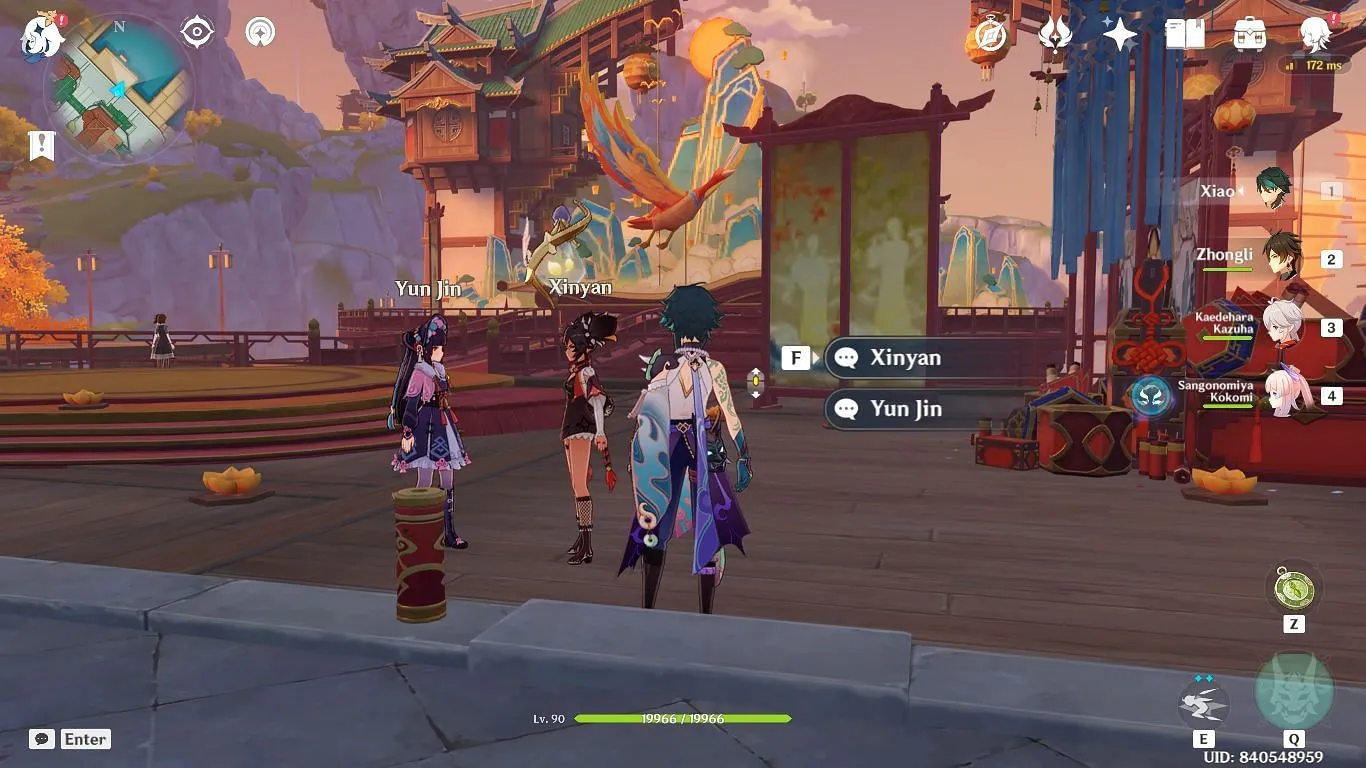Open the Paimon menu icon
This screenshot has width=1366, height=768.
pyautogui.click(x=42, y=37)
